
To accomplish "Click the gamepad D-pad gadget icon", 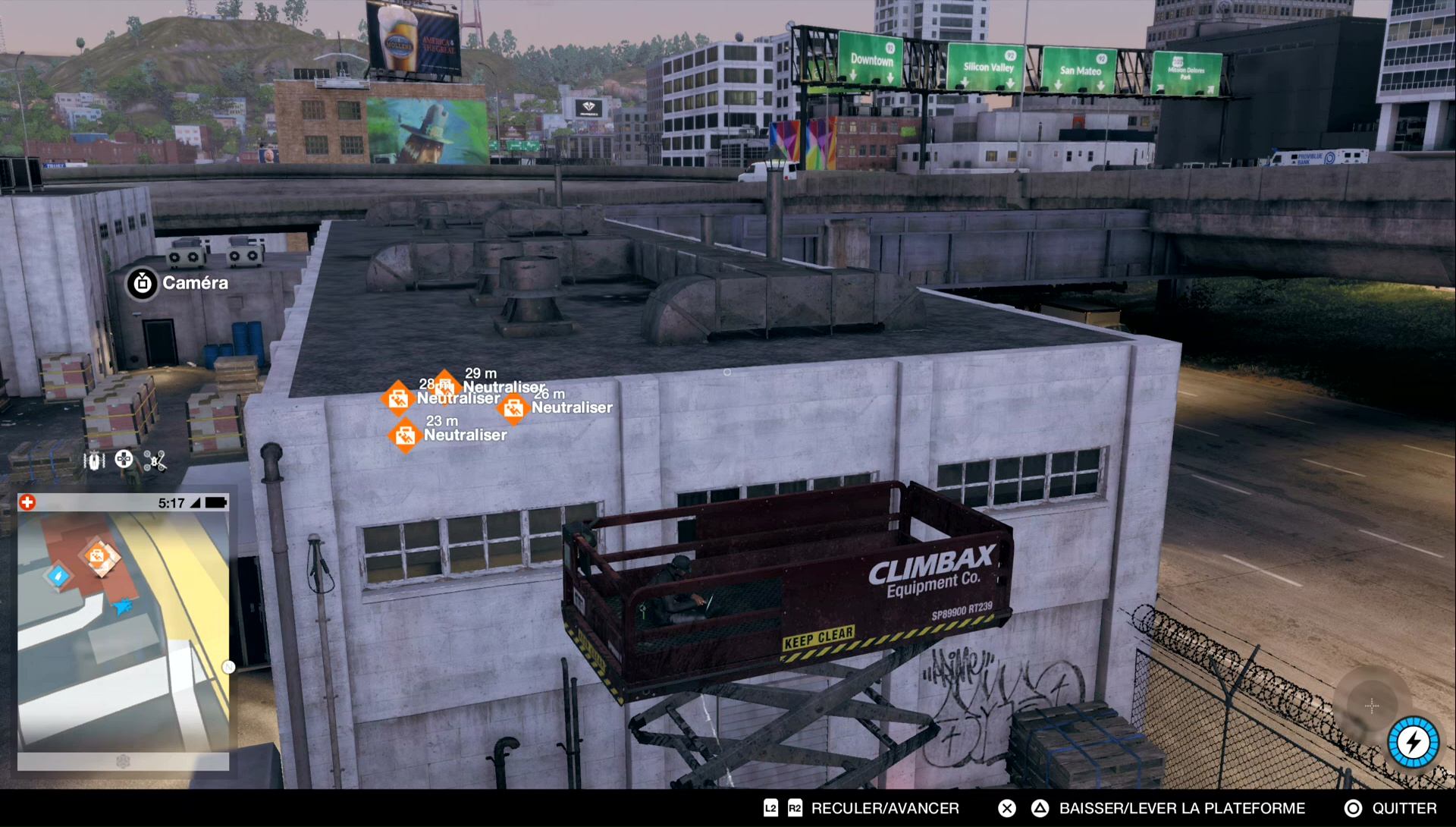I will [x=124, y=459].
